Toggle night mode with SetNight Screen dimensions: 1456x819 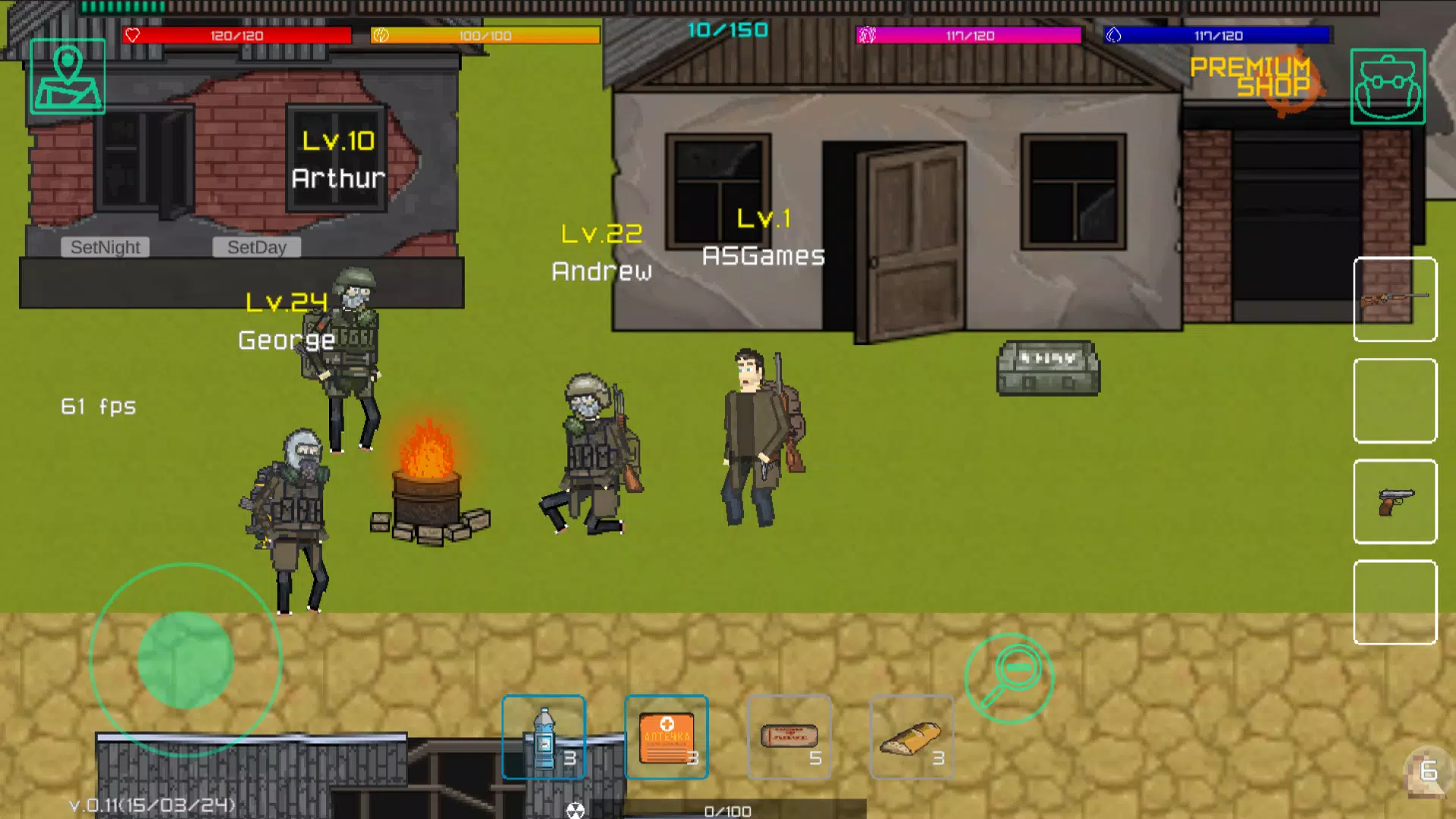[105, 246]
